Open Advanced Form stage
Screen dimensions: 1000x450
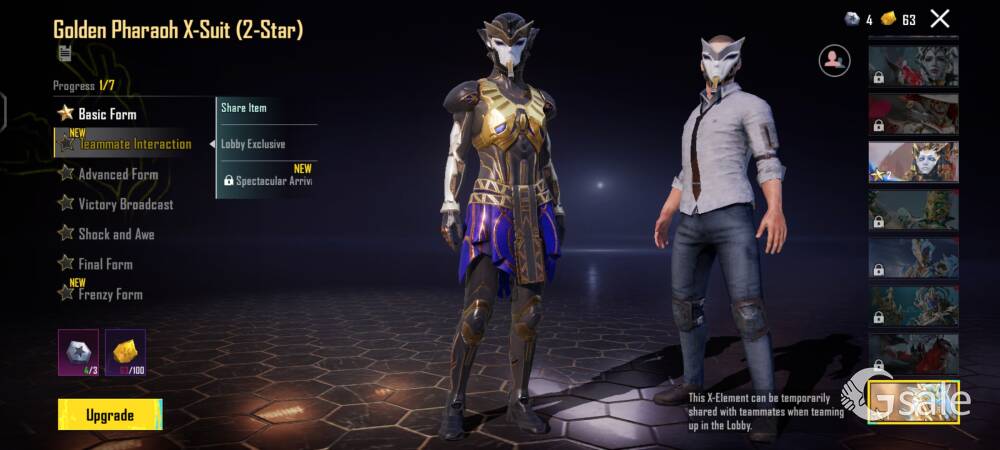click(x=118, y=174)
